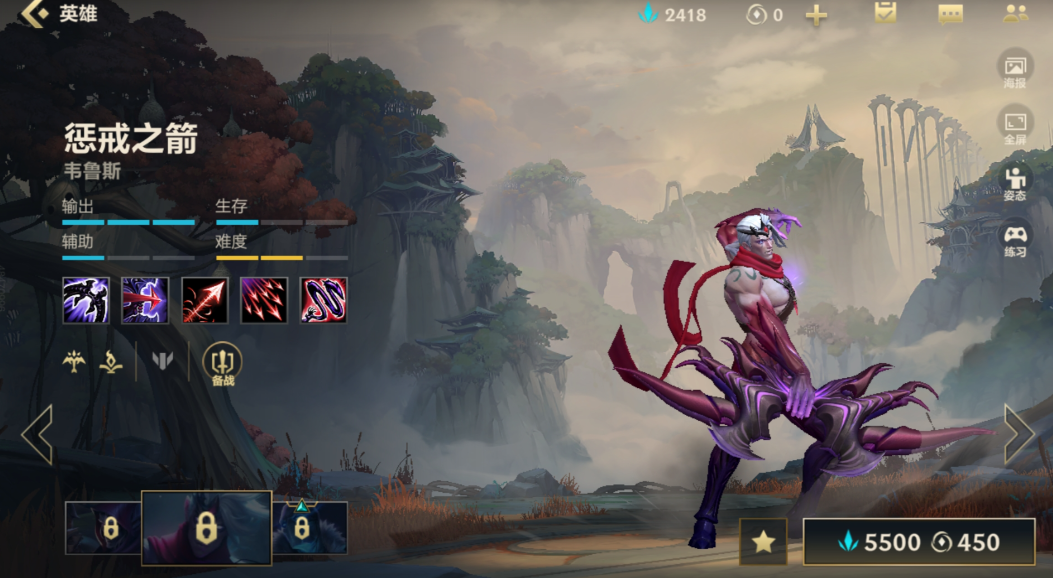
Task: Buy the champion for 5500 or 450
Action: tap(918, 542)
